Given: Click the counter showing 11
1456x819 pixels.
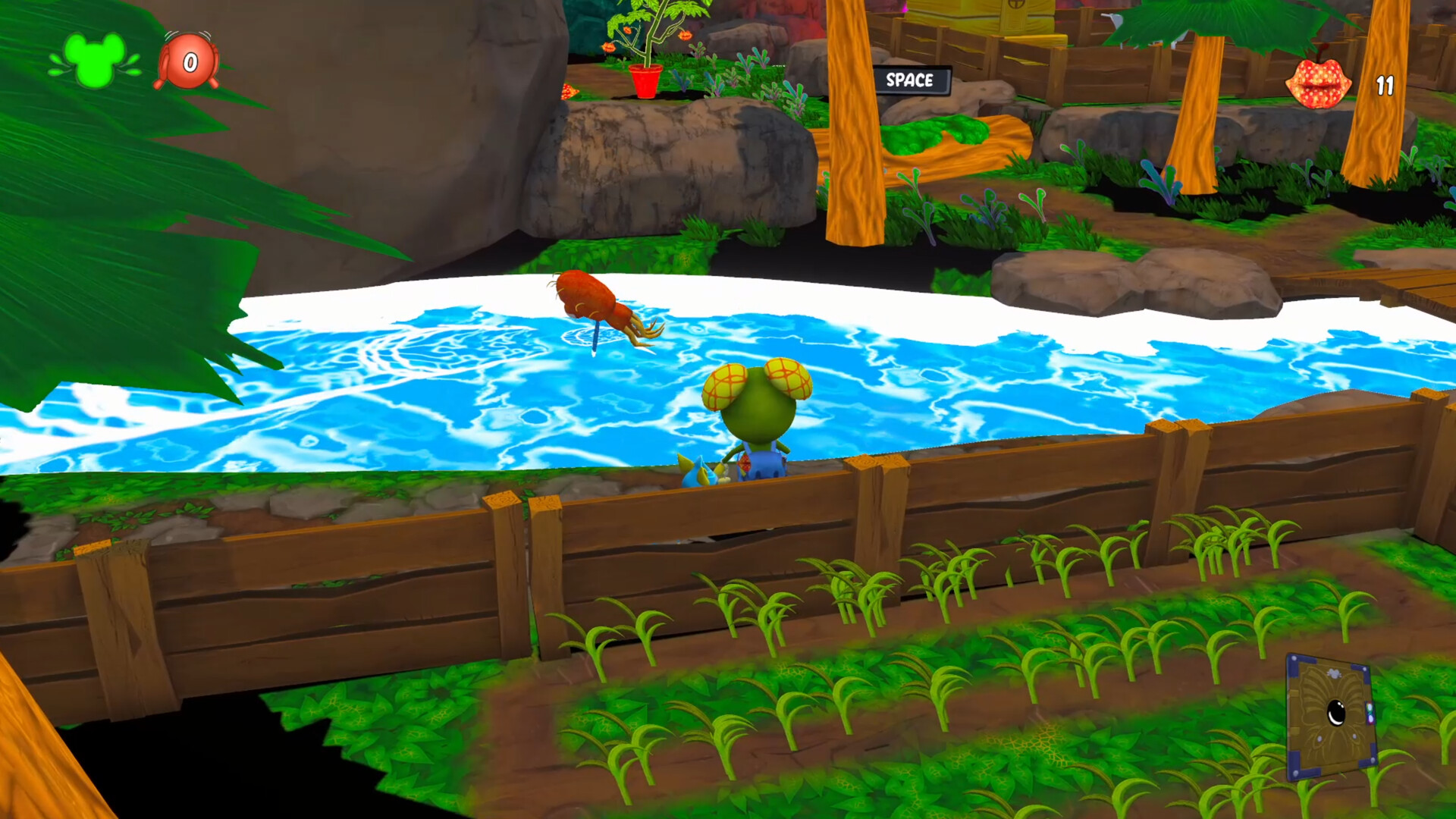Looking at the screenshot, I should (x=1385, y=87).
